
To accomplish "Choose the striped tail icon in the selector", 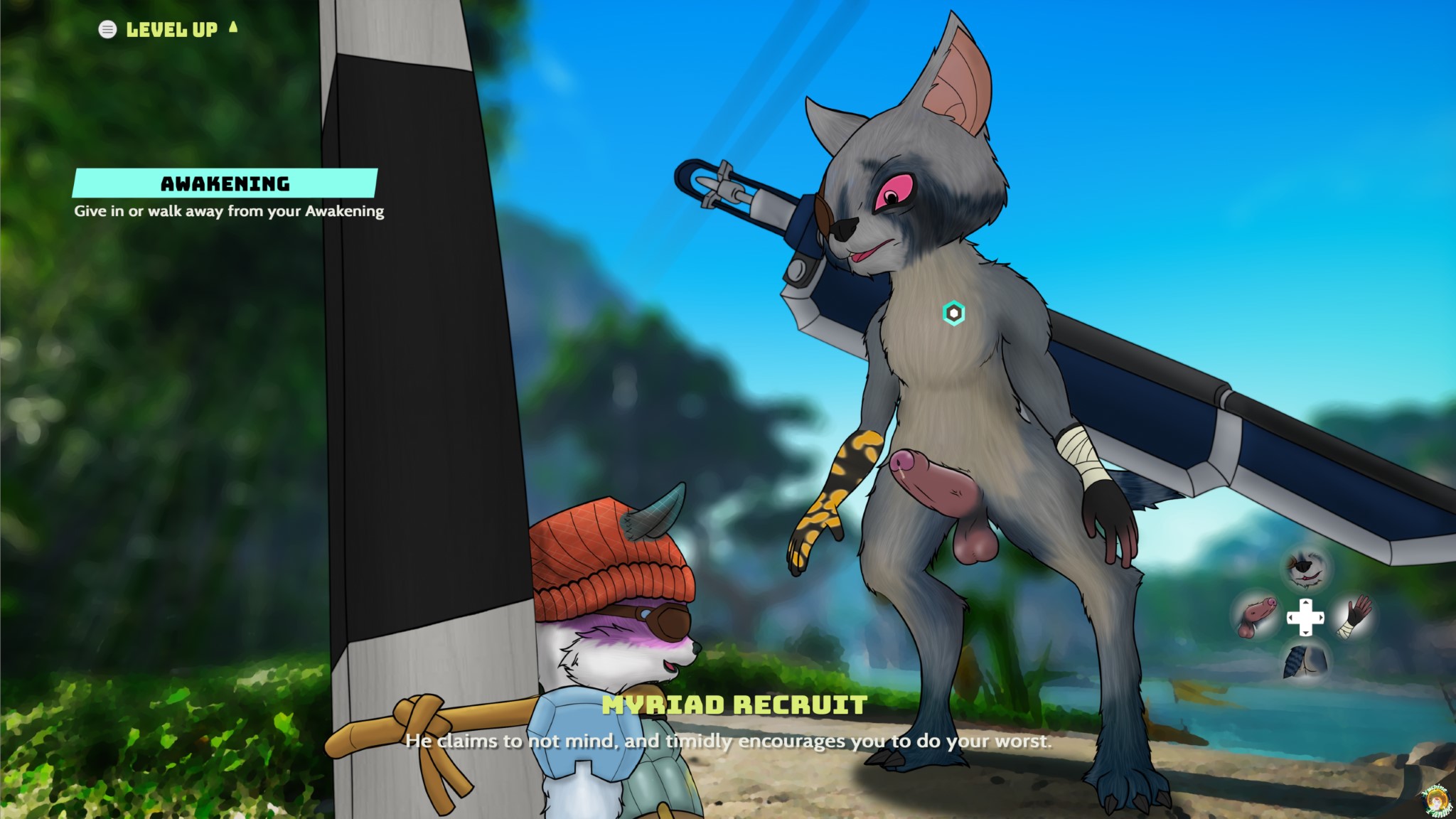I will point(1305,662).
